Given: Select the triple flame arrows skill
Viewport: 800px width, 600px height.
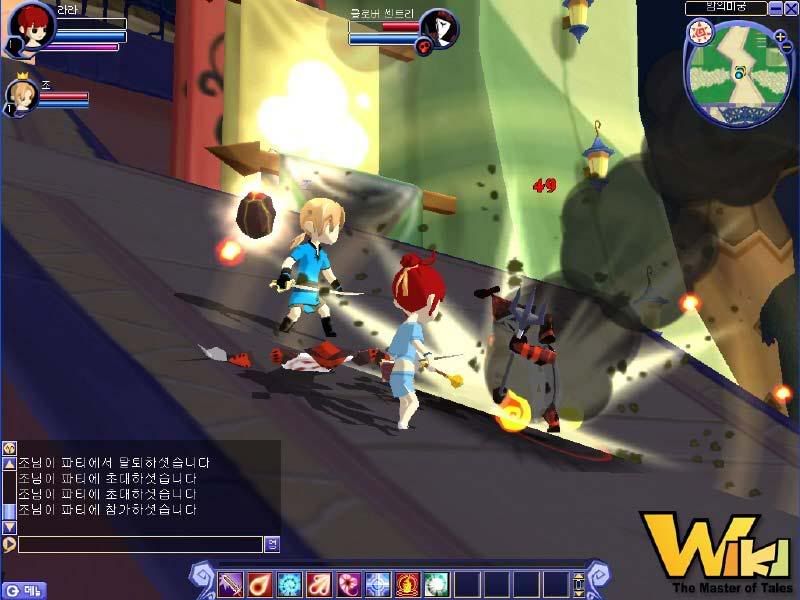Looking at the screenshot, I should [x=319, y=583].
